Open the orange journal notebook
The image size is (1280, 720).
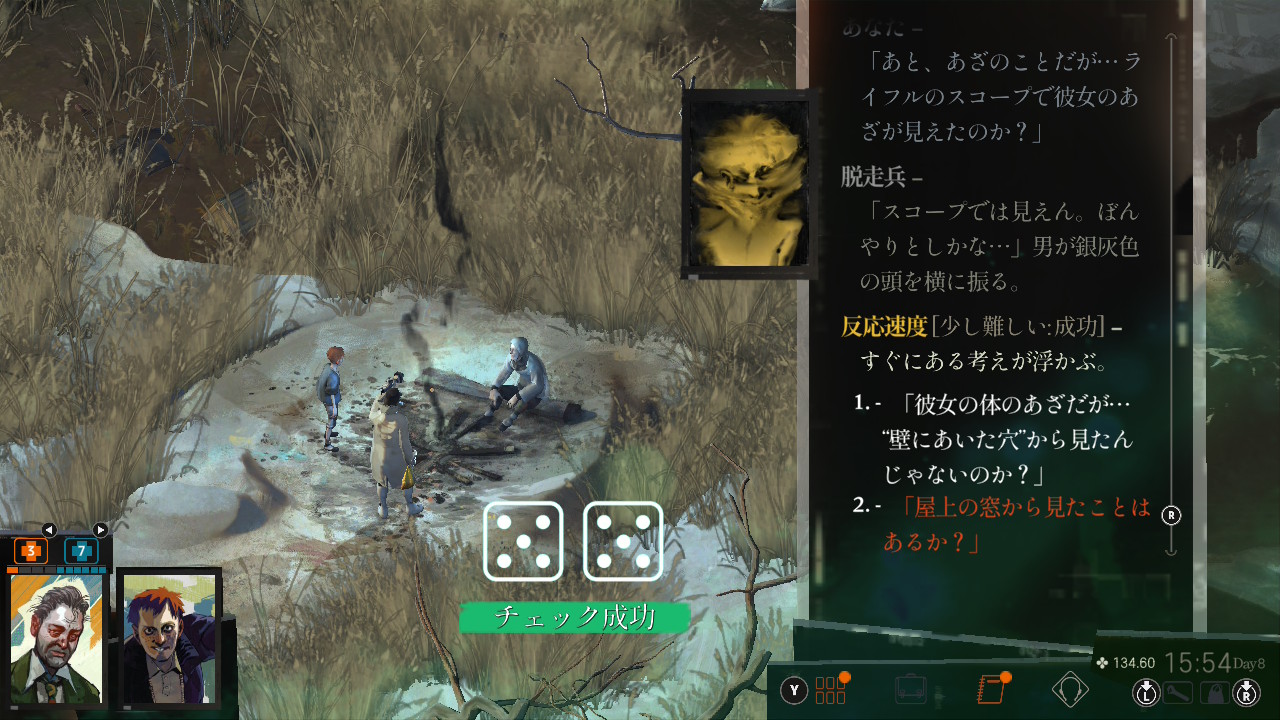click(990, 690)
